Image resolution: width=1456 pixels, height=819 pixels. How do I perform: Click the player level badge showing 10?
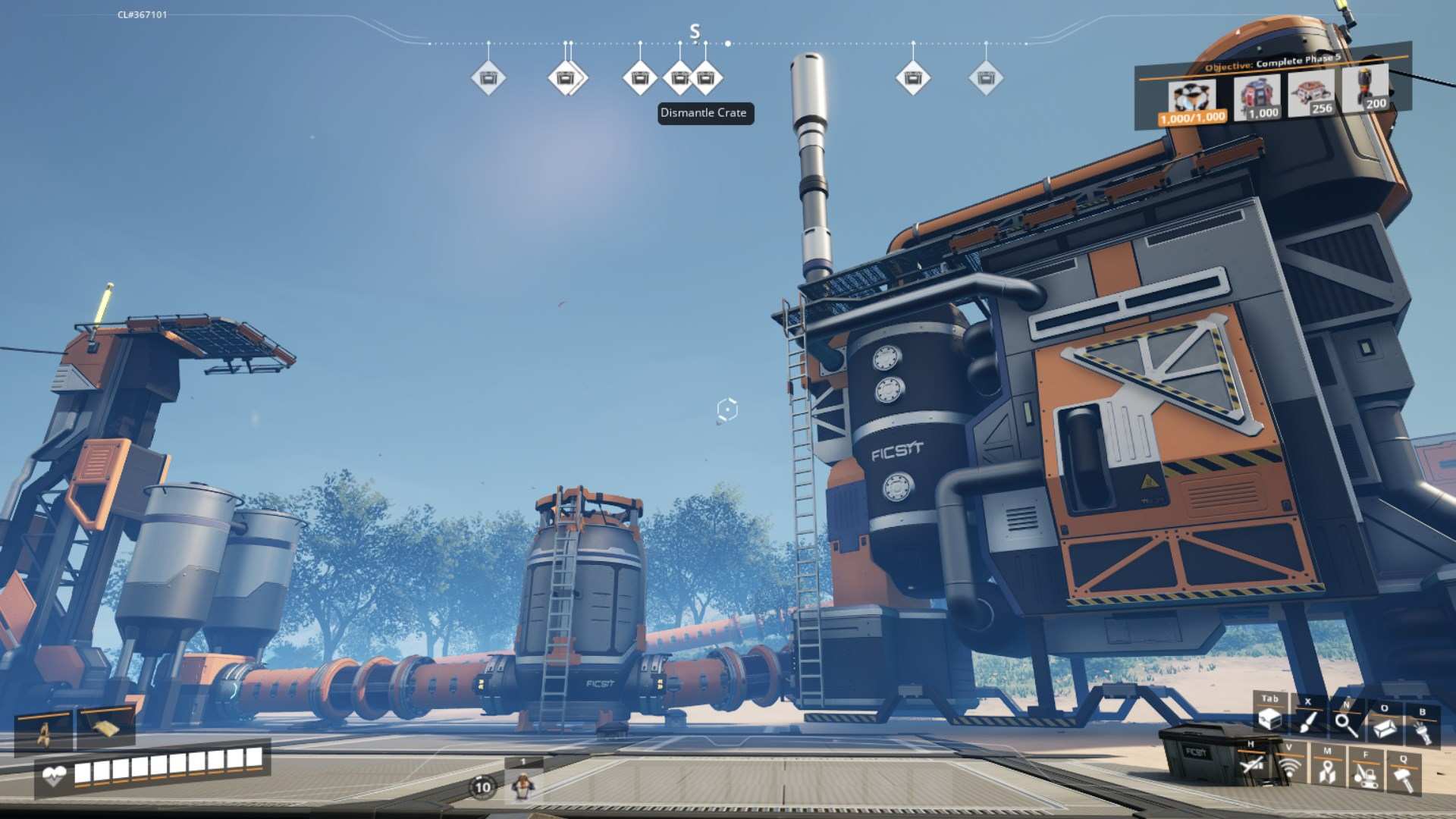483,787
